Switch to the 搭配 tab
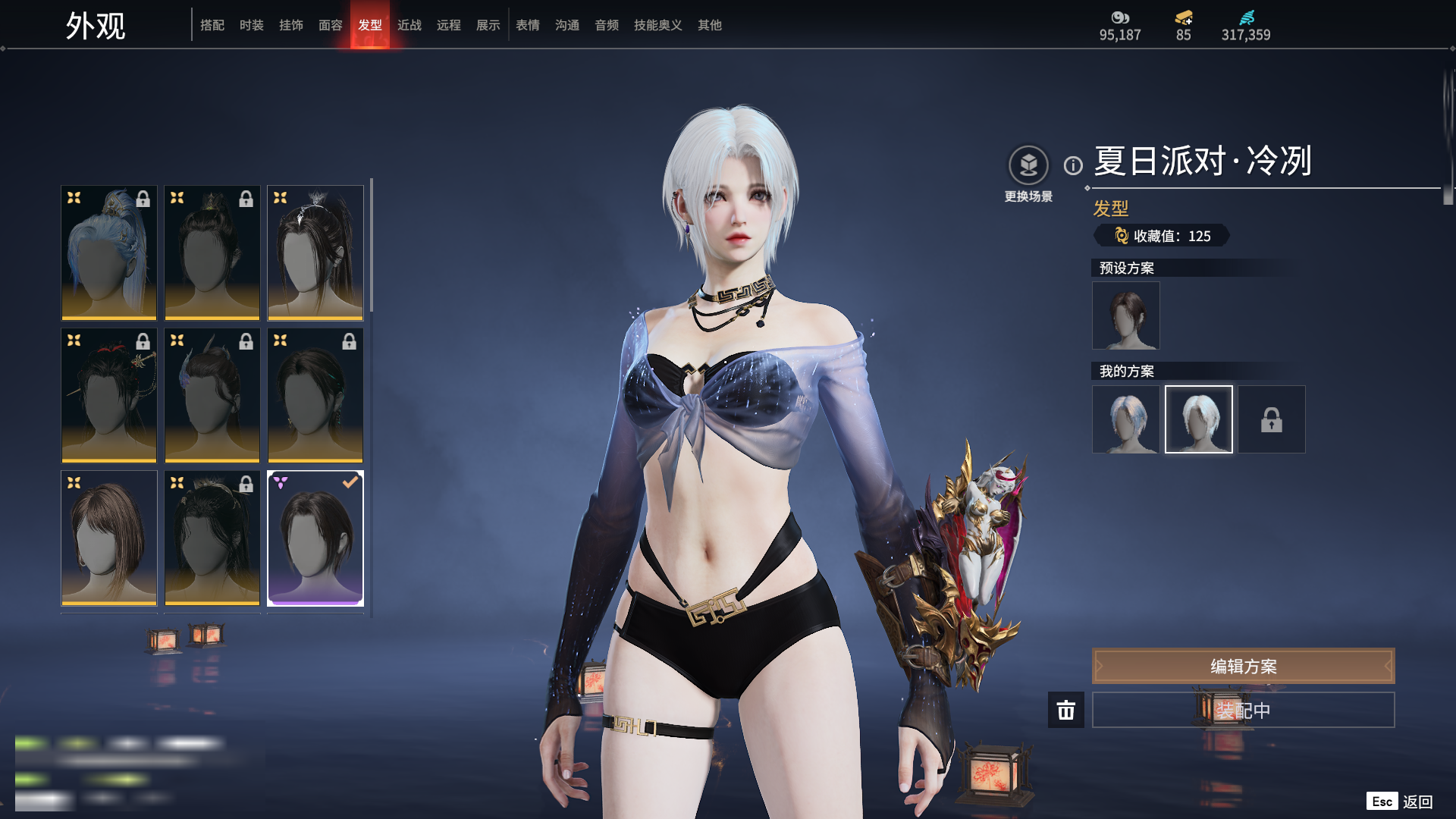The image size is (1456, 819). click(x=212, y=25)
